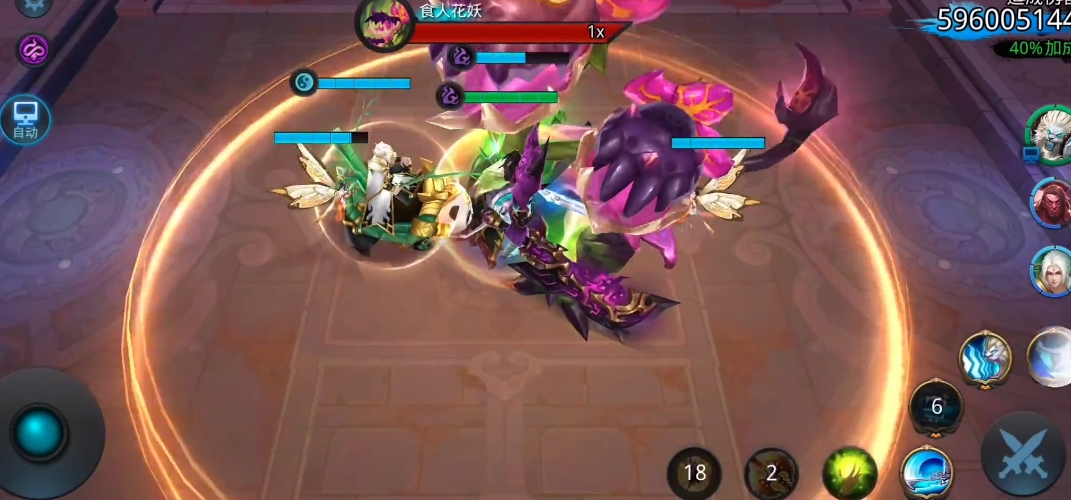Activate the green claw skill
This screenshot has width=1071, height=500.
[850, 472]
